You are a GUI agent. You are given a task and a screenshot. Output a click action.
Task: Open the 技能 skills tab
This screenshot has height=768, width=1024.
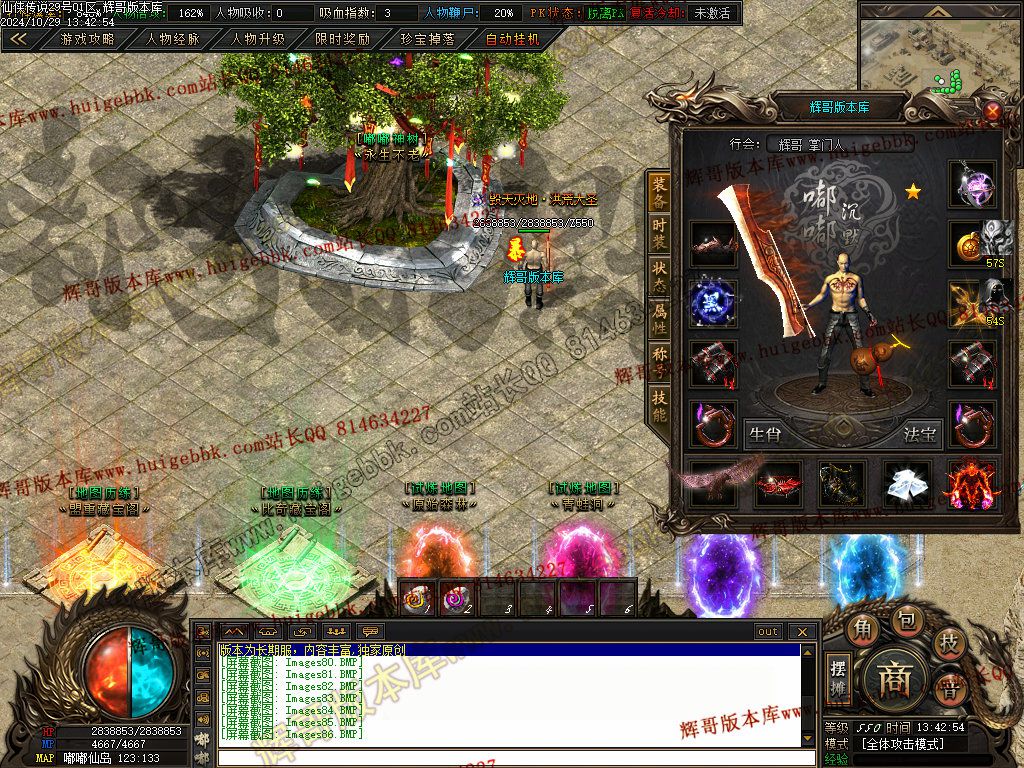(659, 404)
